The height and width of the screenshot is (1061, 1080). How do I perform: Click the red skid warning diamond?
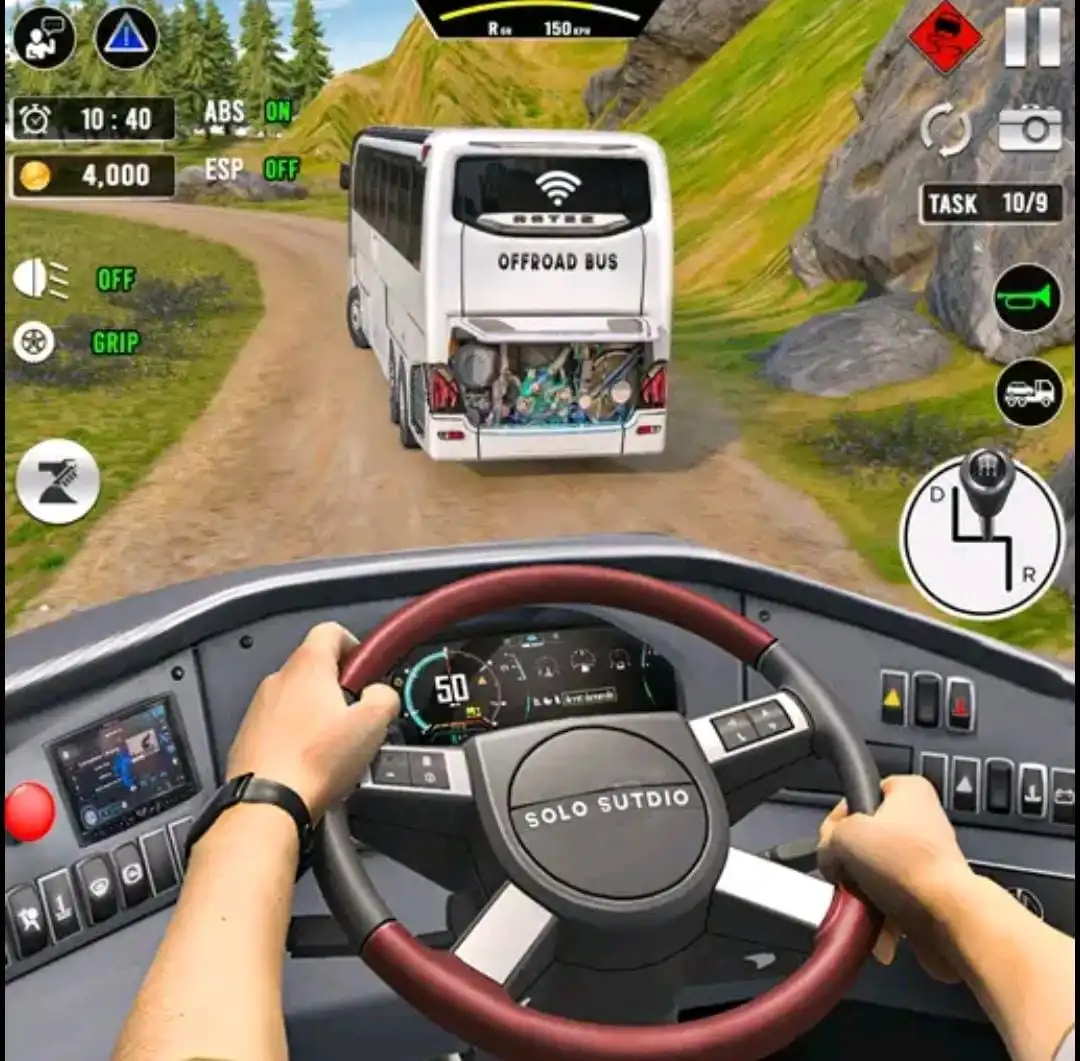[x=944, y=39]
